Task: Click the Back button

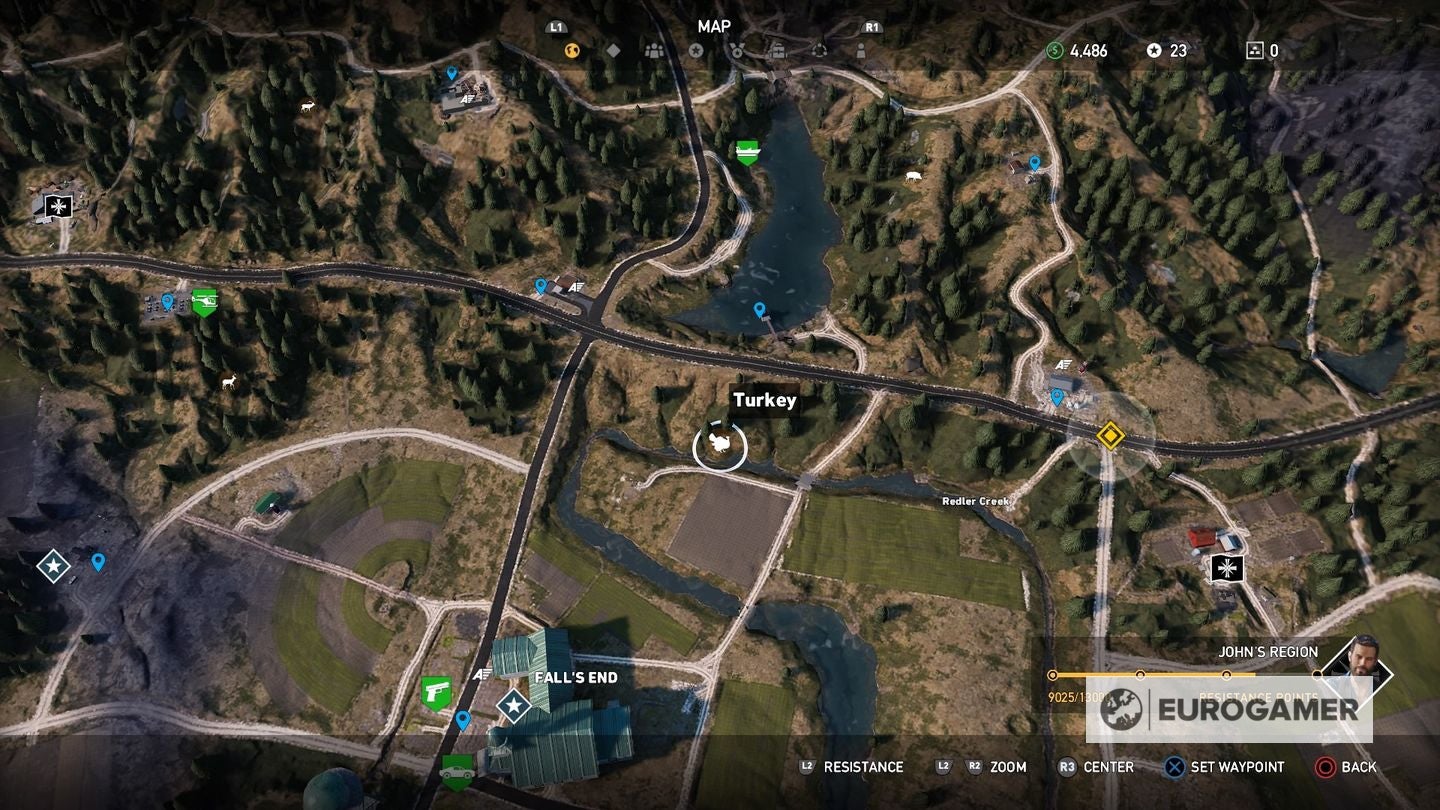Action: (x=1340, y=767)
